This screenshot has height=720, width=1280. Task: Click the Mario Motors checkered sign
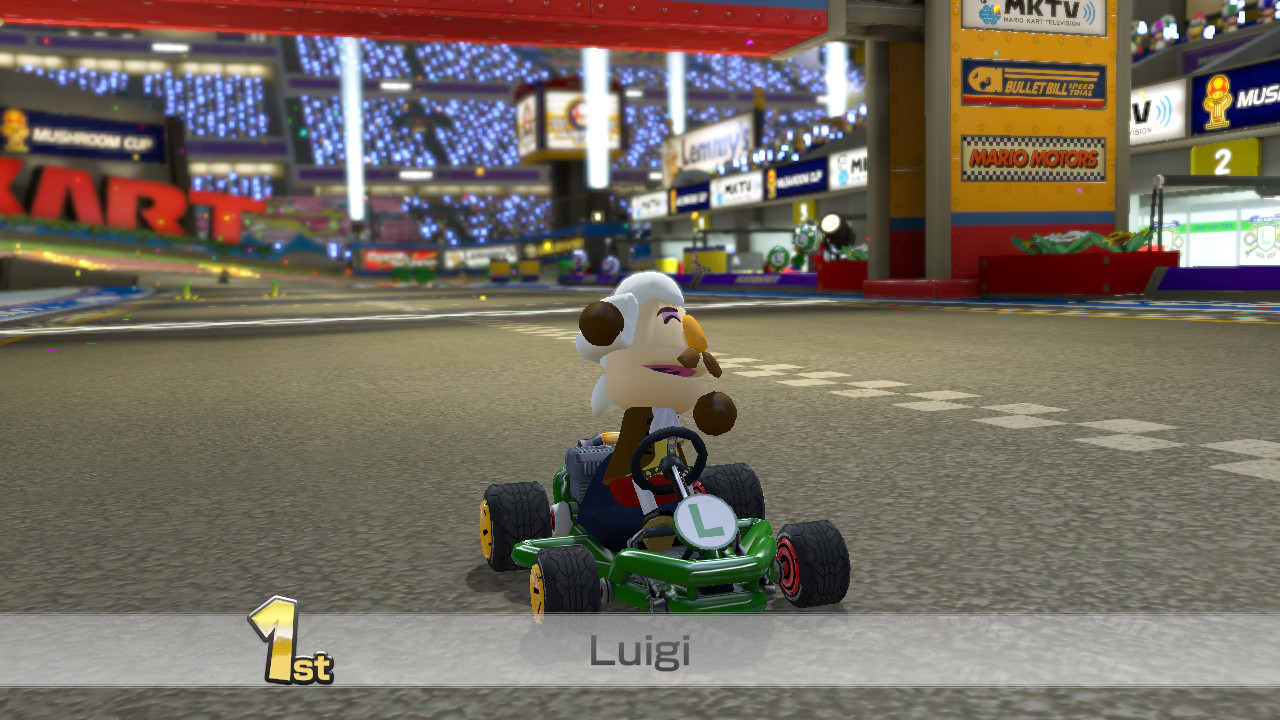pos(1034,160)
